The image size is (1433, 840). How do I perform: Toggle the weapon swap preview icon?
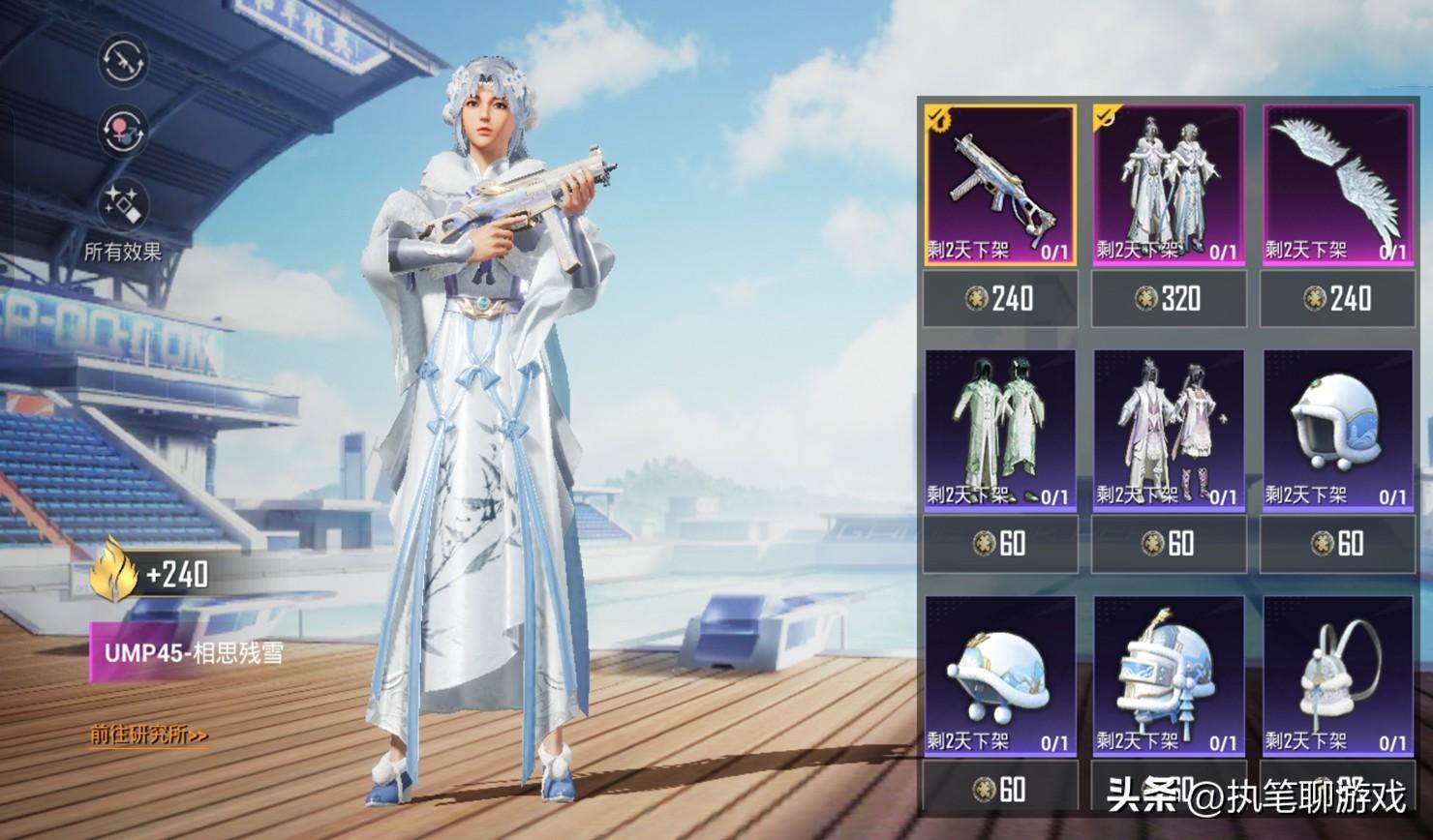tap(123, 60)
